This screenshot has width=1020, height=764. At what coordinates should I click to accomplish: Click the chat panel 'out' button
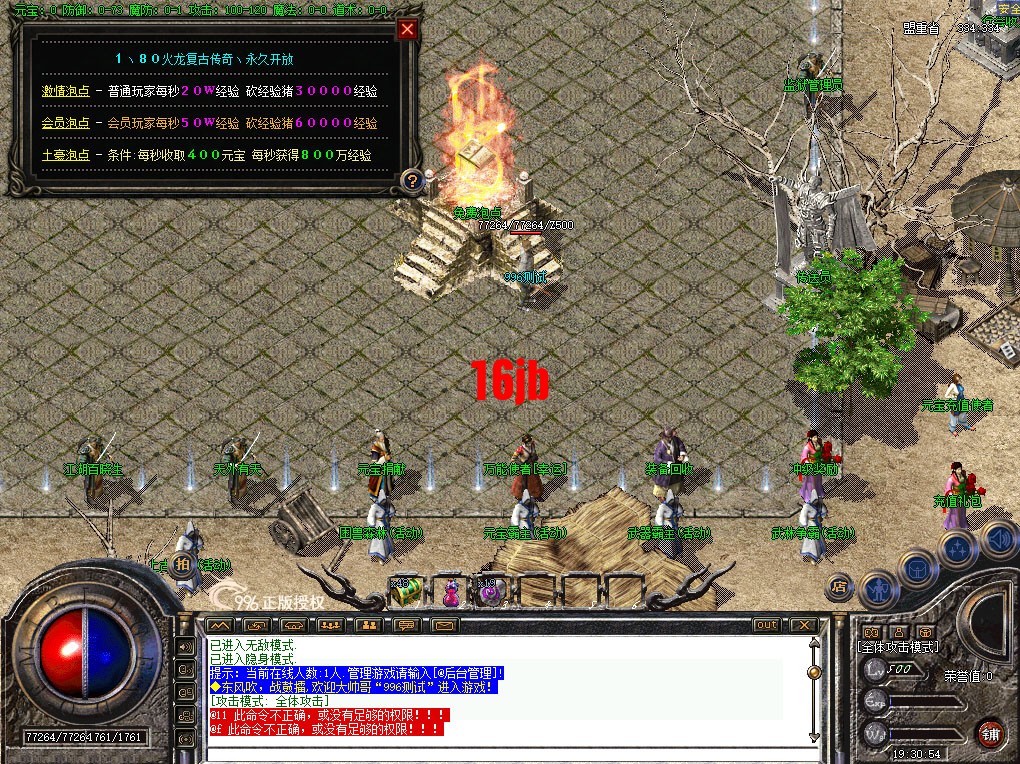tap(766, 625)
